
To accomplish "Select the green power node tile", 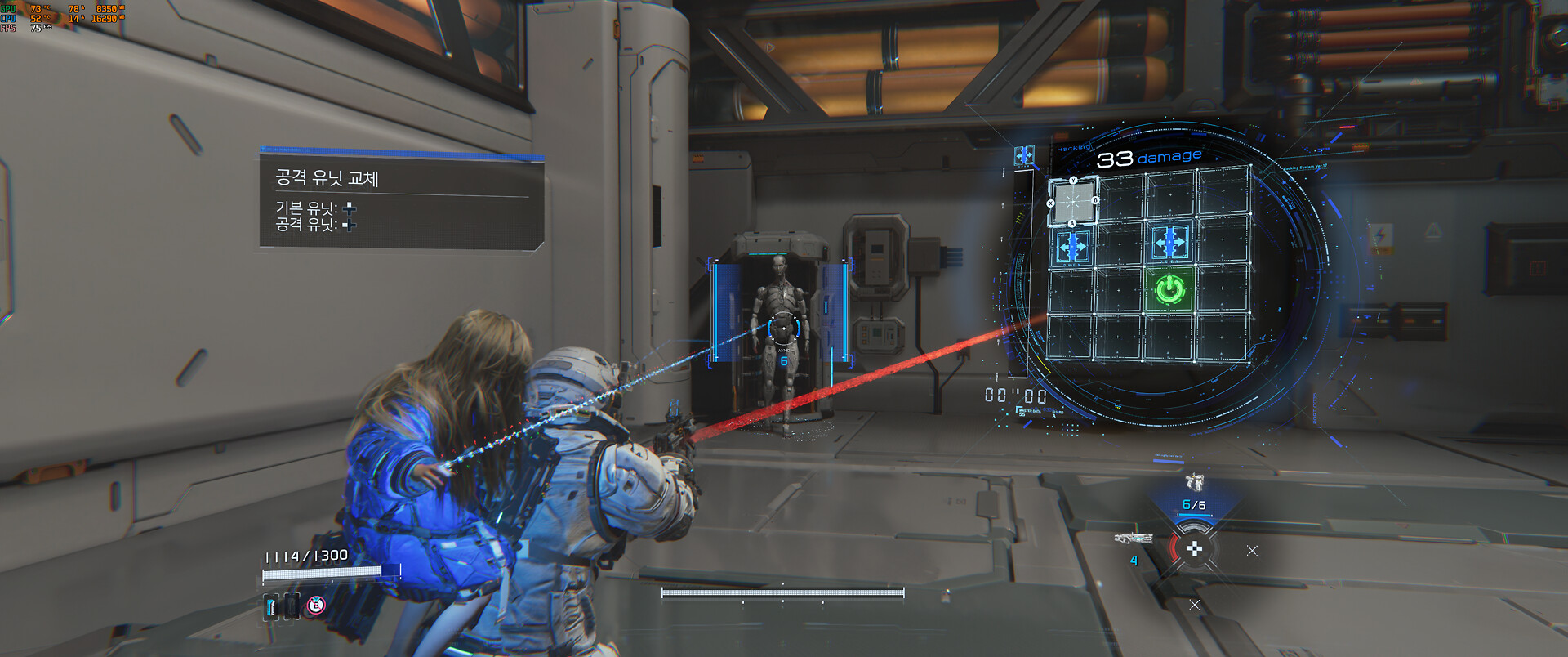I will (1170, 289).
